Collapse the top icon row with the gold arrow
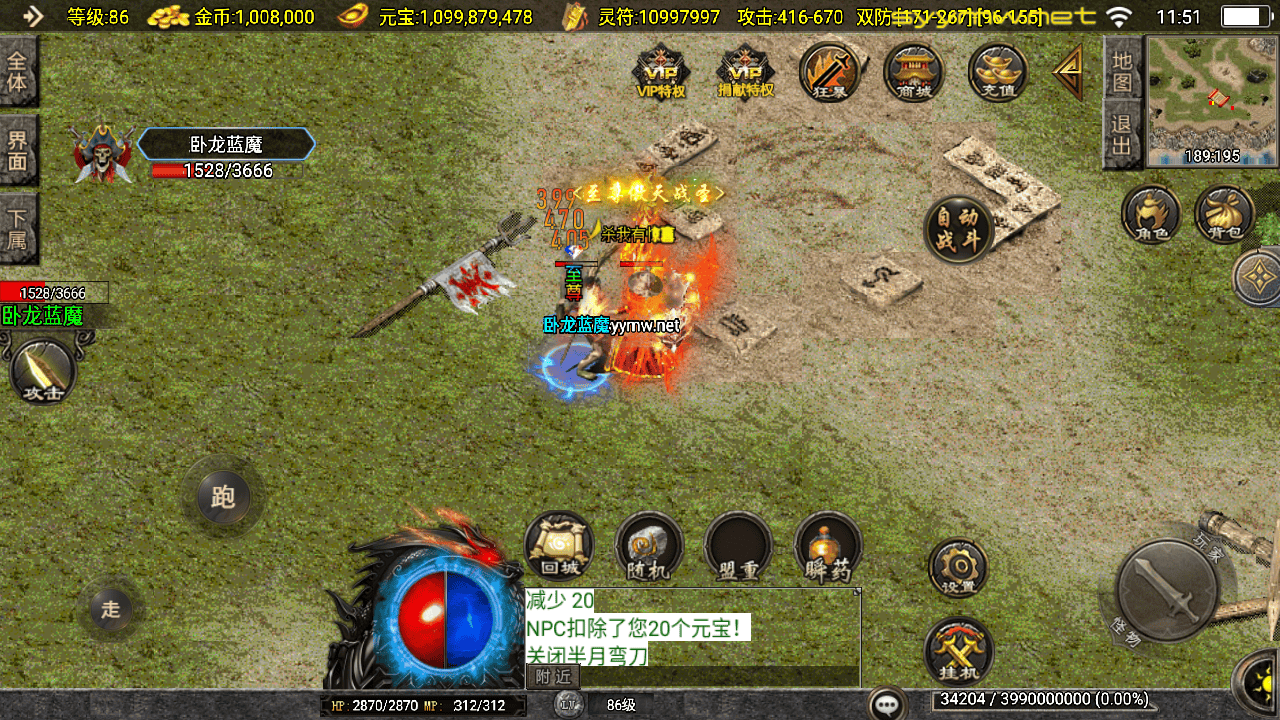Screen dimensions: 1280x720 [x=1068, y=72]
